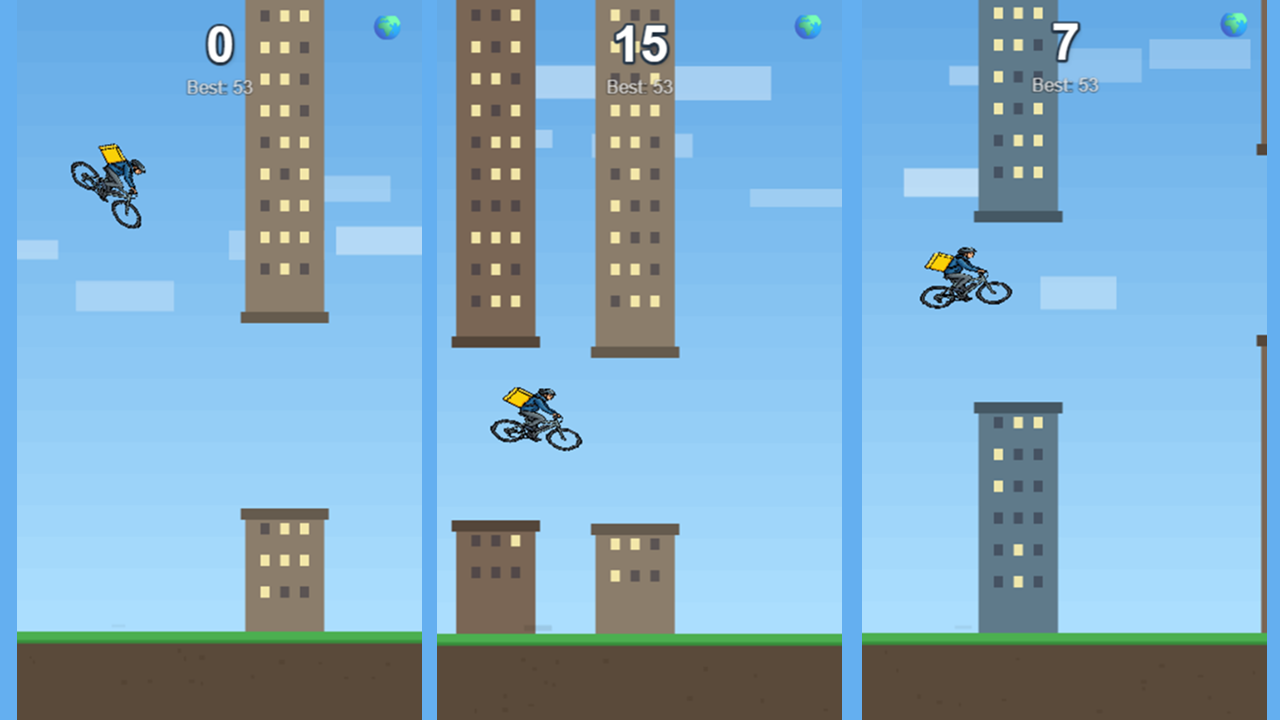This screenshot has width=1280, height=720.
Task: Tap the delivery cyclist in the right panel
Action: click(962, 275)
